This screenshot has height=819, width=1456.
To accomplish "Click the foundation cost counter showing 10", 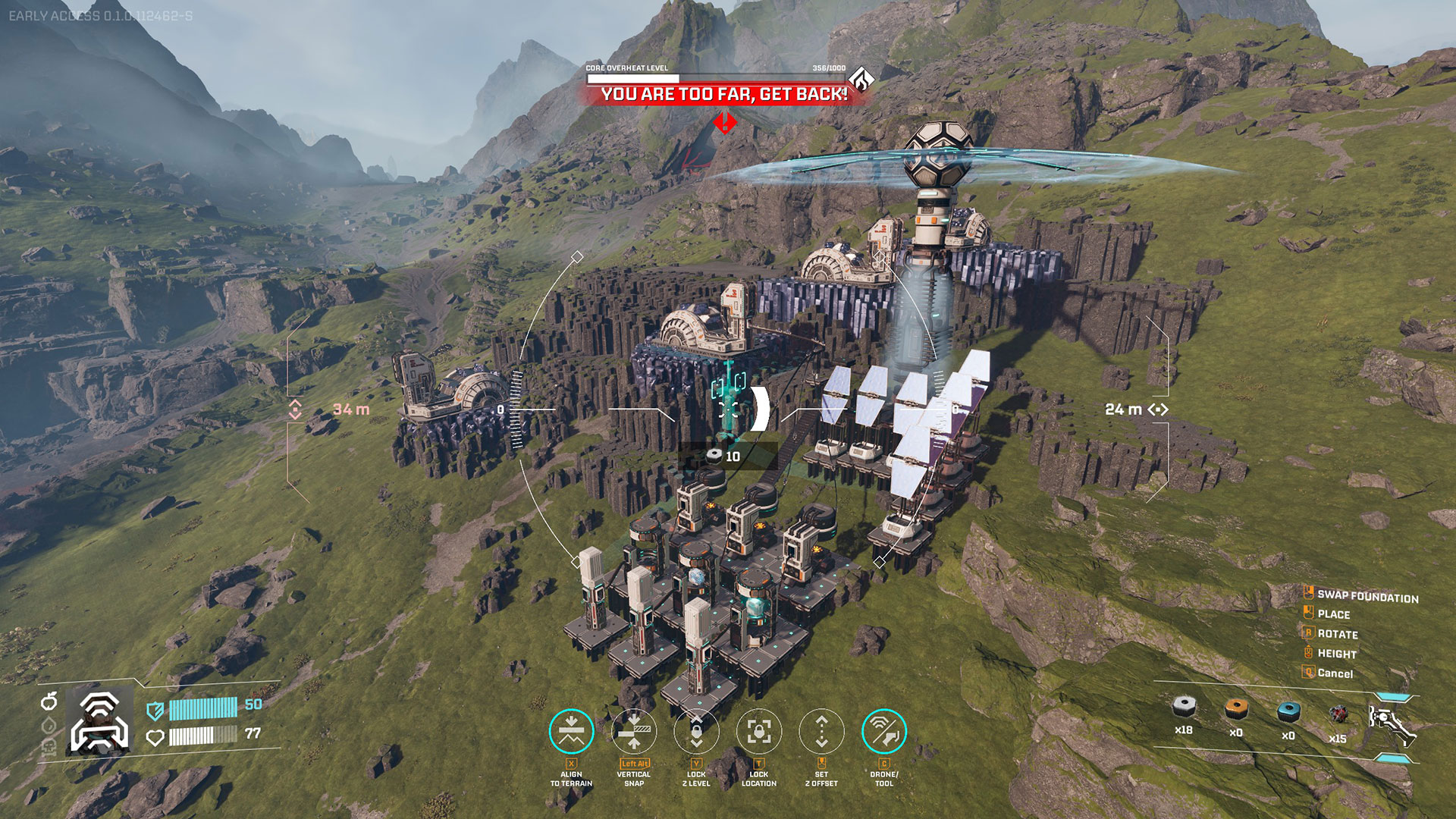I will [x=723, y=457].
